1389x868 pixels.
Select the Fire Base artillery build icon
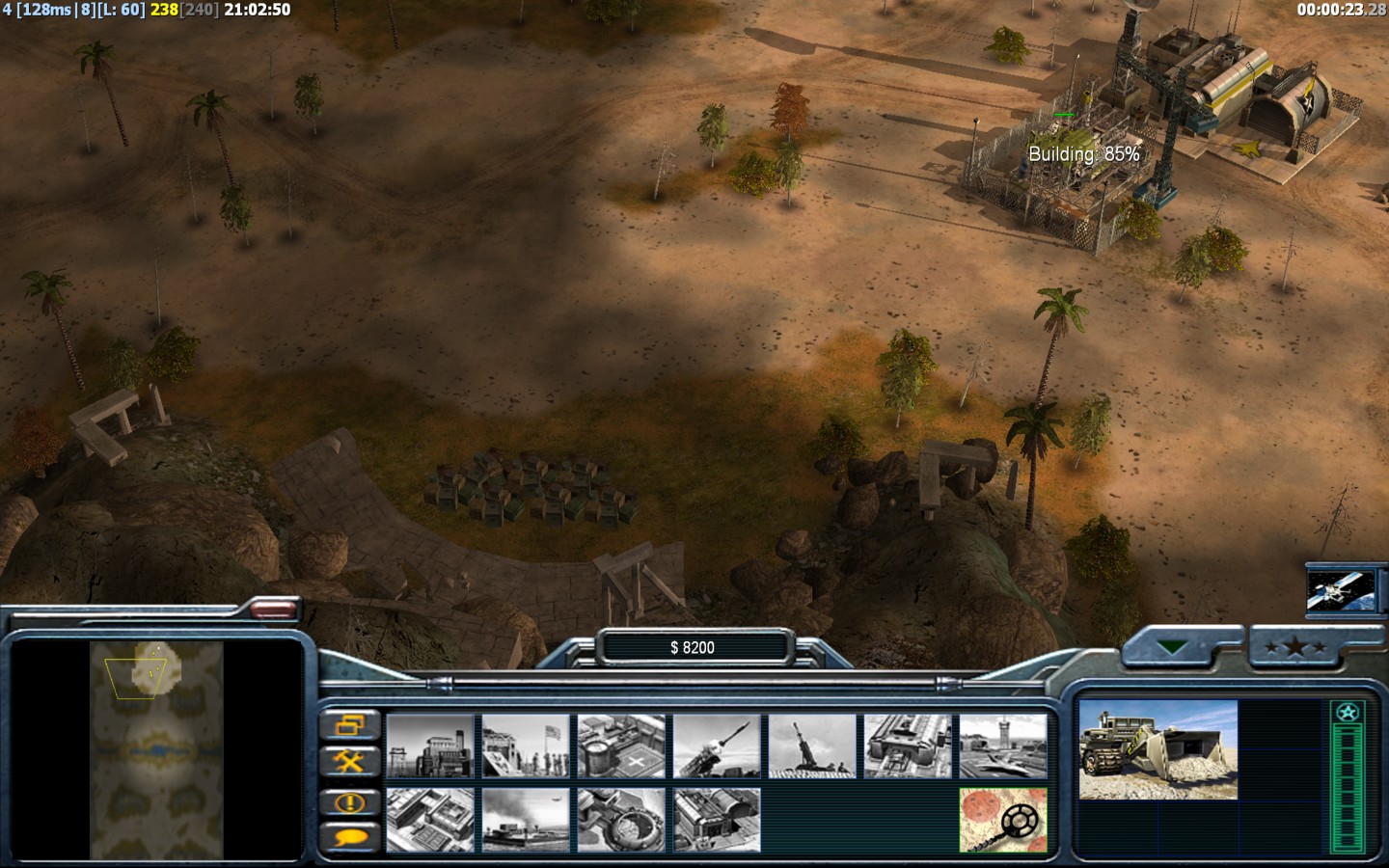pyautogui.click(x=812, y=746)
